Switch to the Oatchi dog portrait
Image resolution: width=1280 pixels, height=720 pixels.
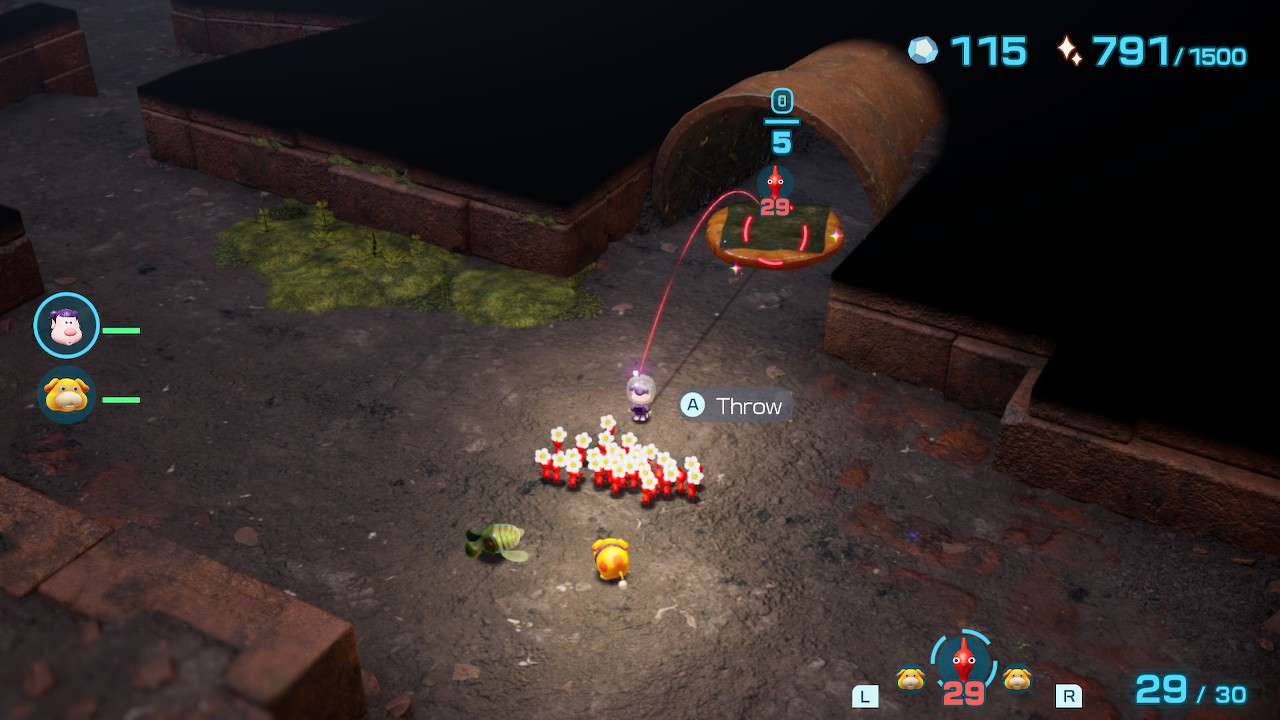tap(66, 394)
